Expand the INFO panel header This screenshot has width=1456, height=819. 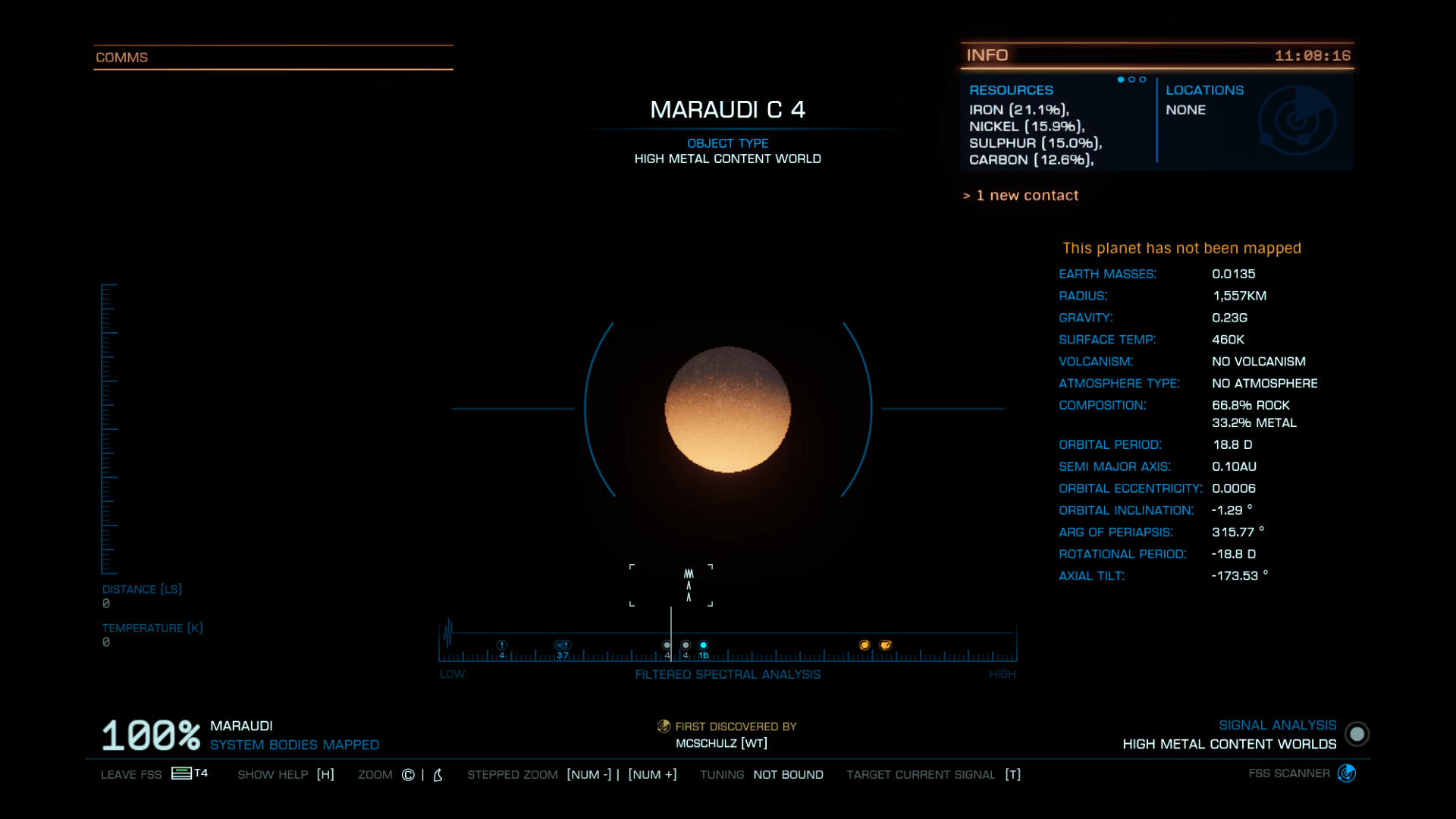pos(986,55)
